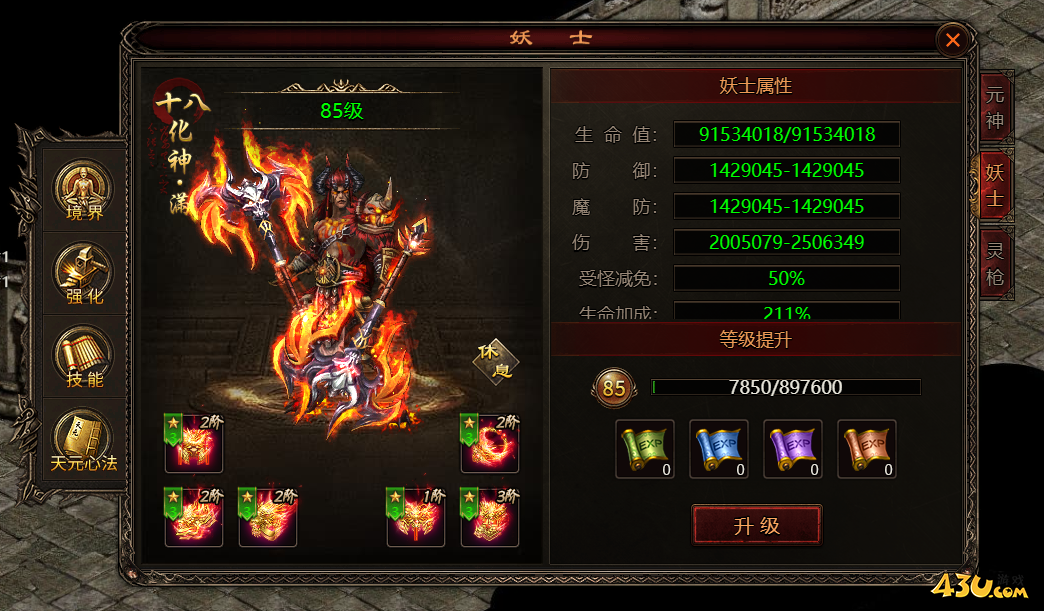
Task: Use the green EXP scroll
Action: pos(645,449)
